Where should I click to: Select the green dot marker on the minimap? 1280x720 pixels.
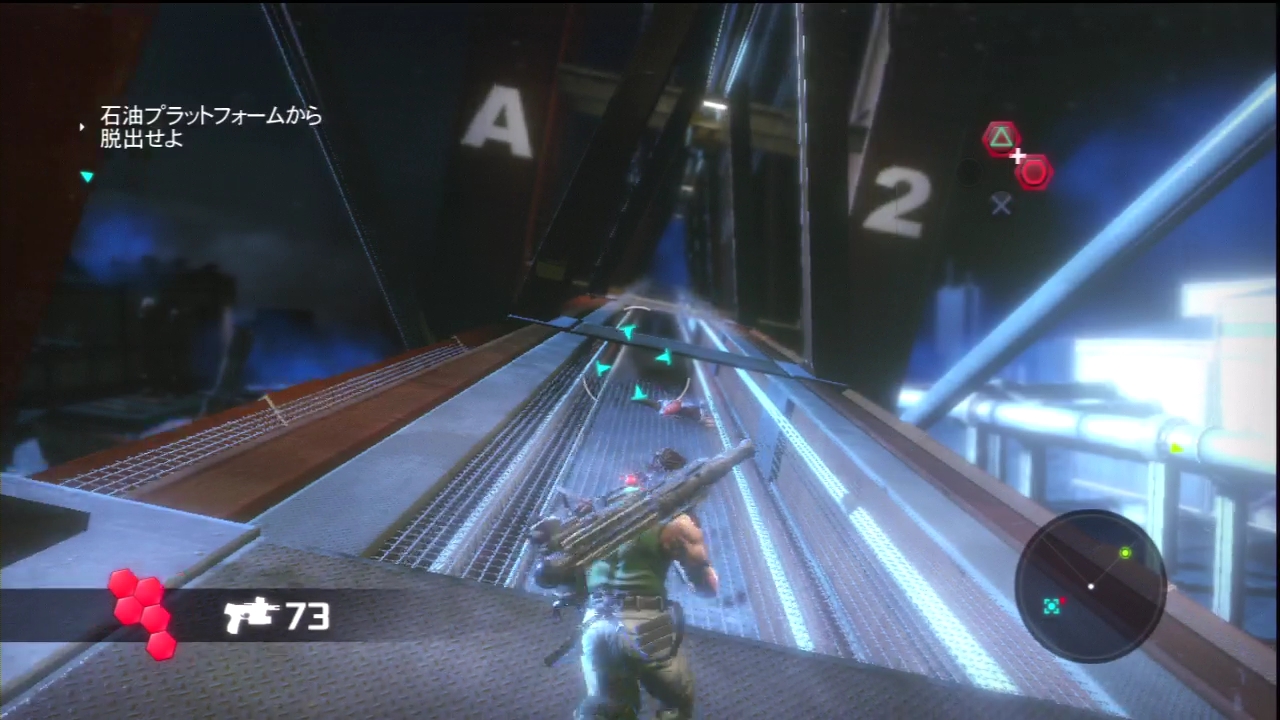pyautogui.click(x=1126, y=552)
